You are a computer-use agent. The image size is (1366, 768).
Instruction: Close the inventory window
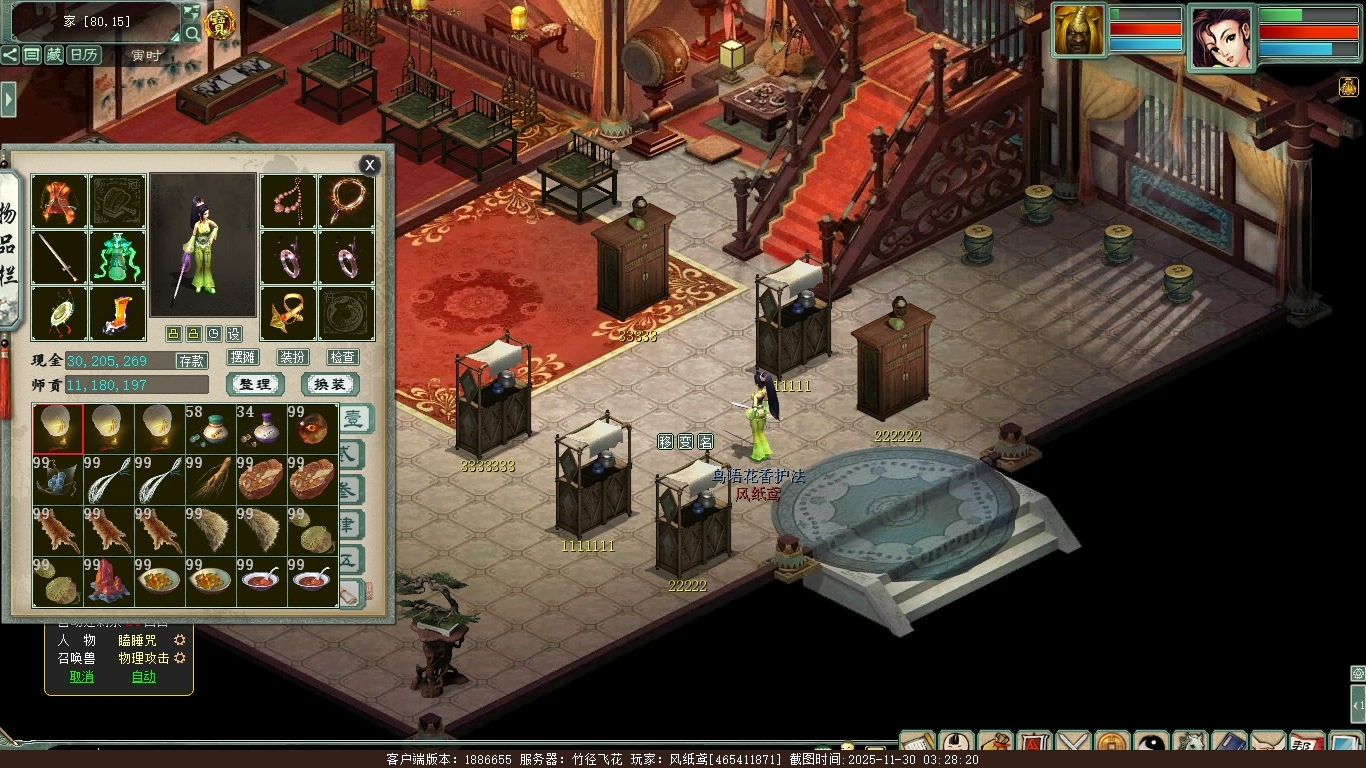coord(370,166)
